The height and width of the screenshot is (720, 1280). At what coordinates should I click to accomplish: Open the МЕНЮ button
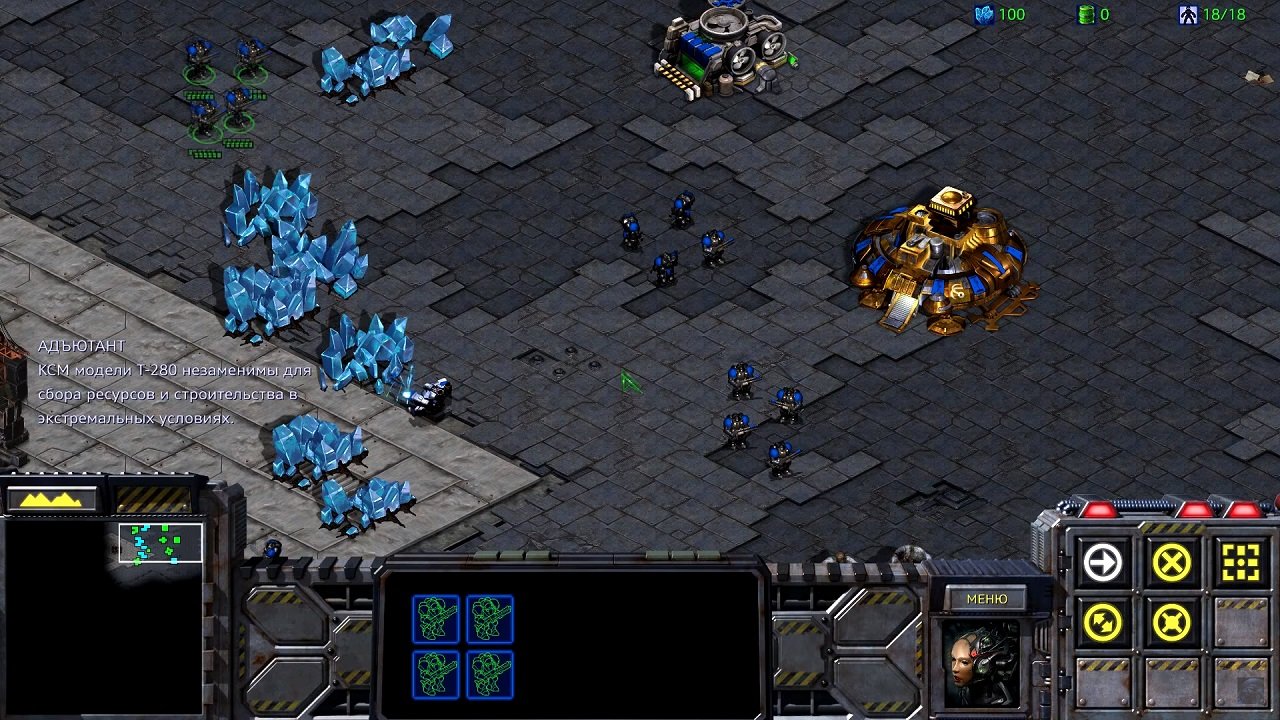[986, 597]
